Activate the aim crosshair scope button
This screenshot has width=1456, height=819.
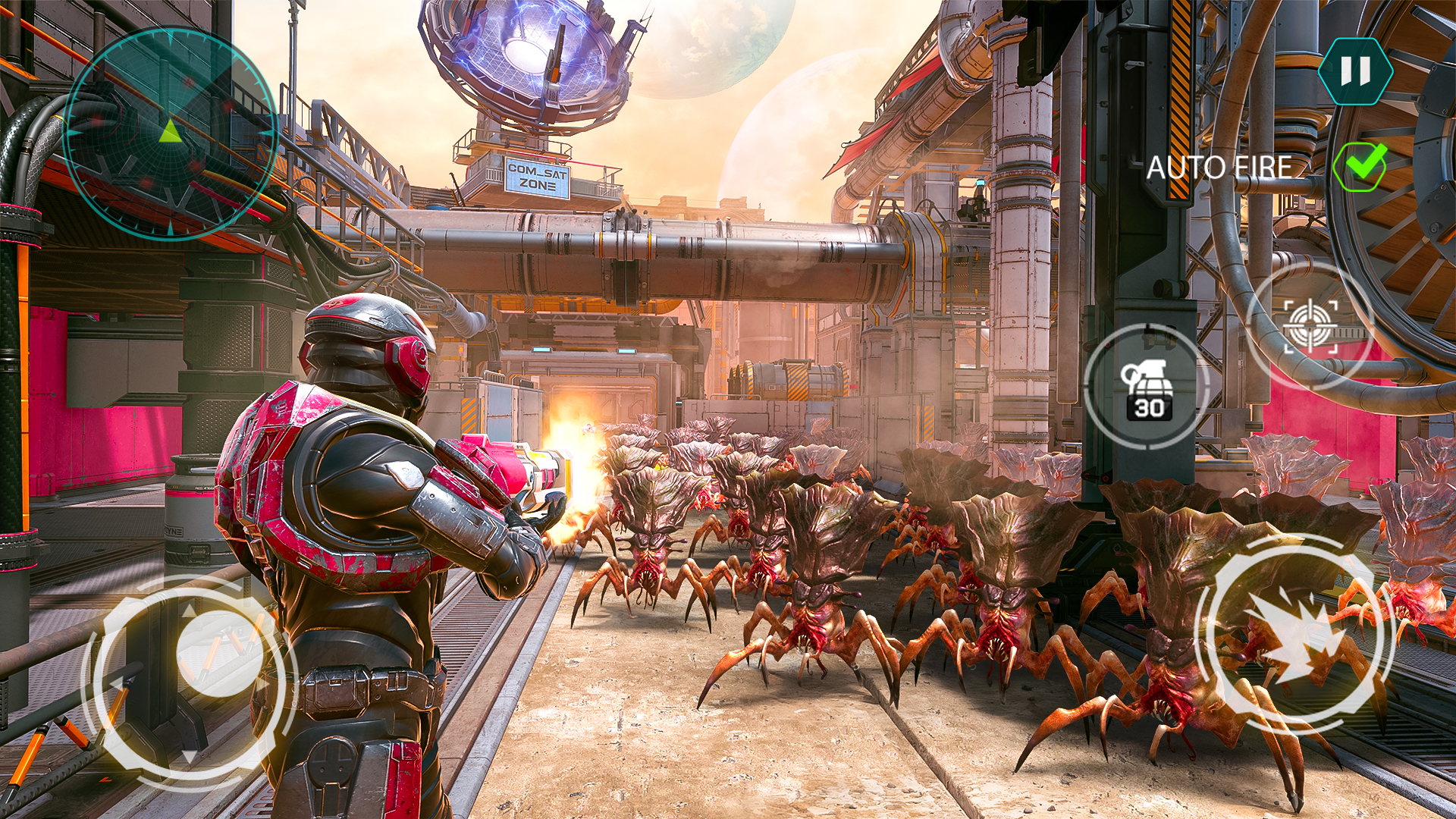coord(1310,326)
